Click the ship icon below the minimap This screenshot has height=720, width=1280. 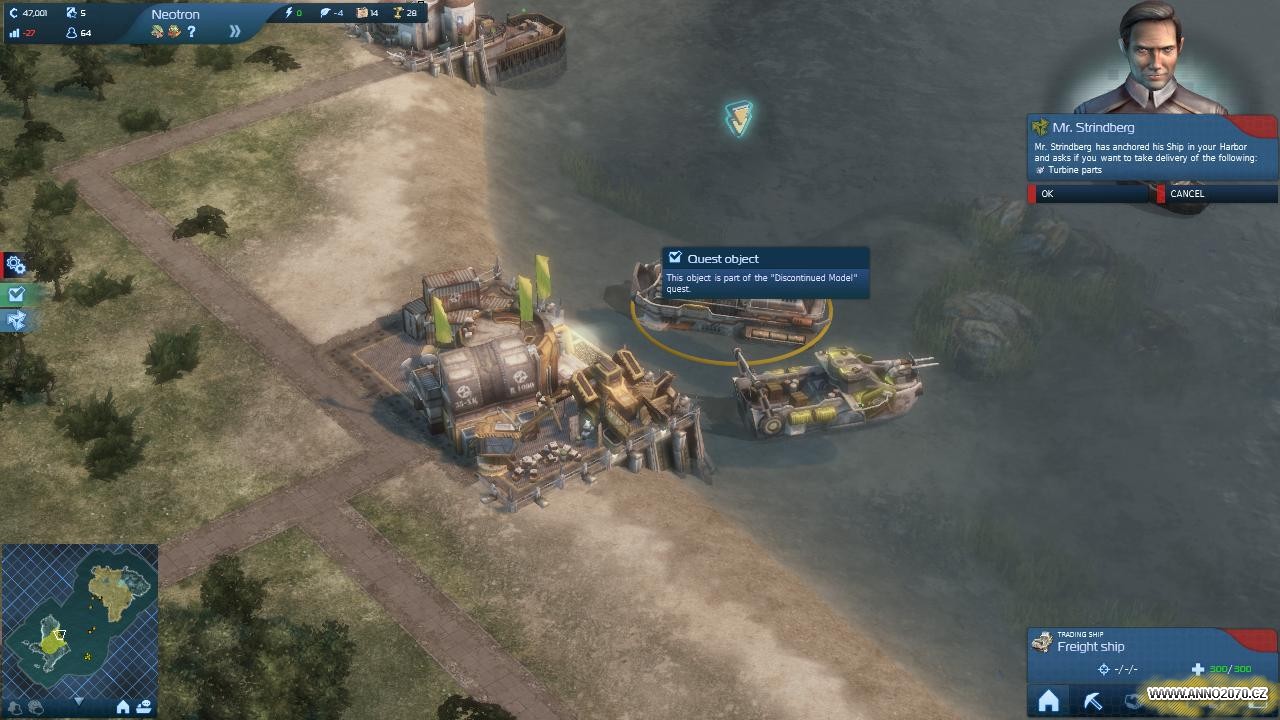click(143, 707)
